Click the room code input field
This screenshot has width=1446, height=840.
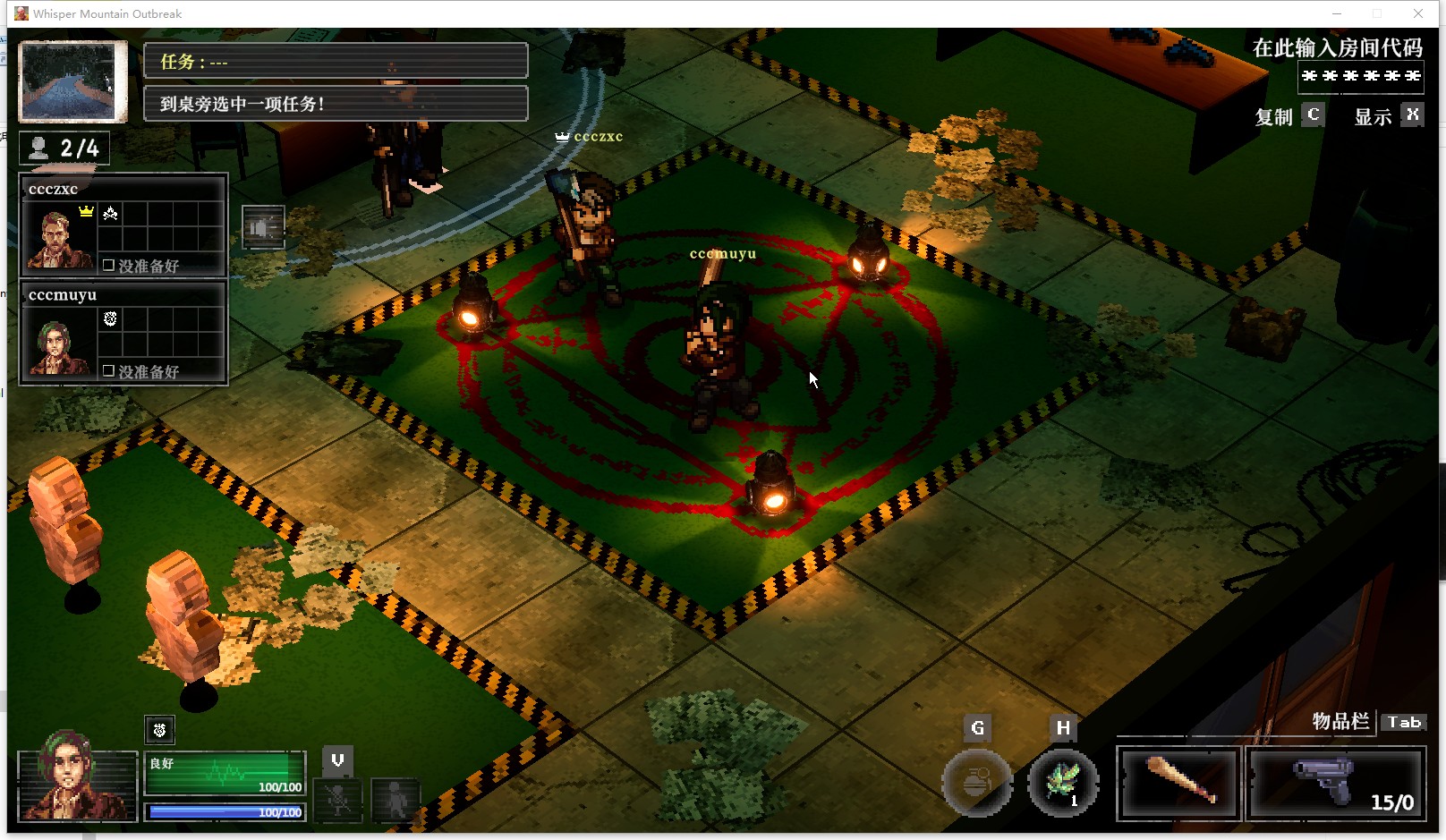(1360, 76)
